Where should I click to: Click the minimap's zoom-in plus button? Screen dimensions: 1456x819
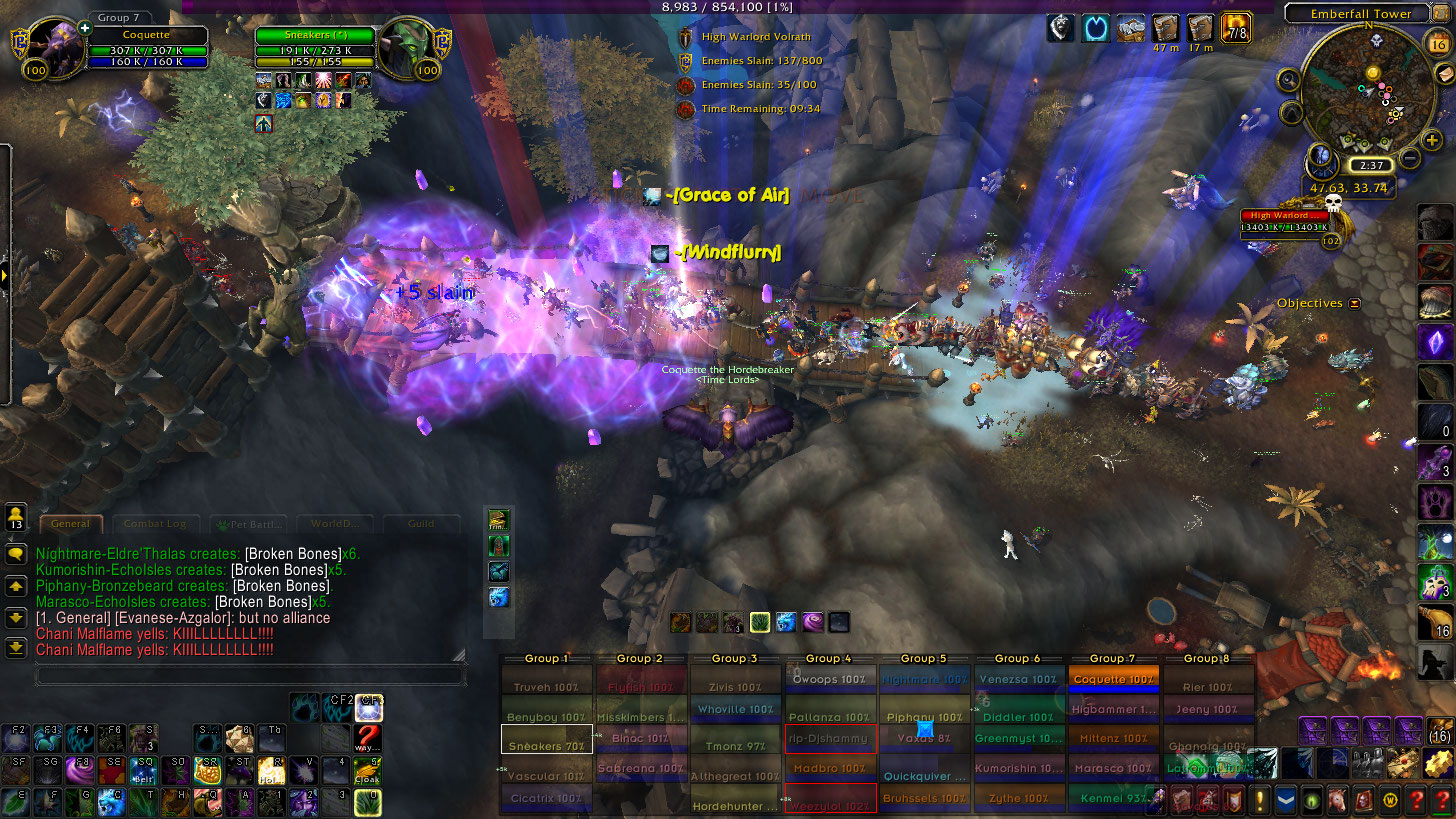(x=1433, y=140)
